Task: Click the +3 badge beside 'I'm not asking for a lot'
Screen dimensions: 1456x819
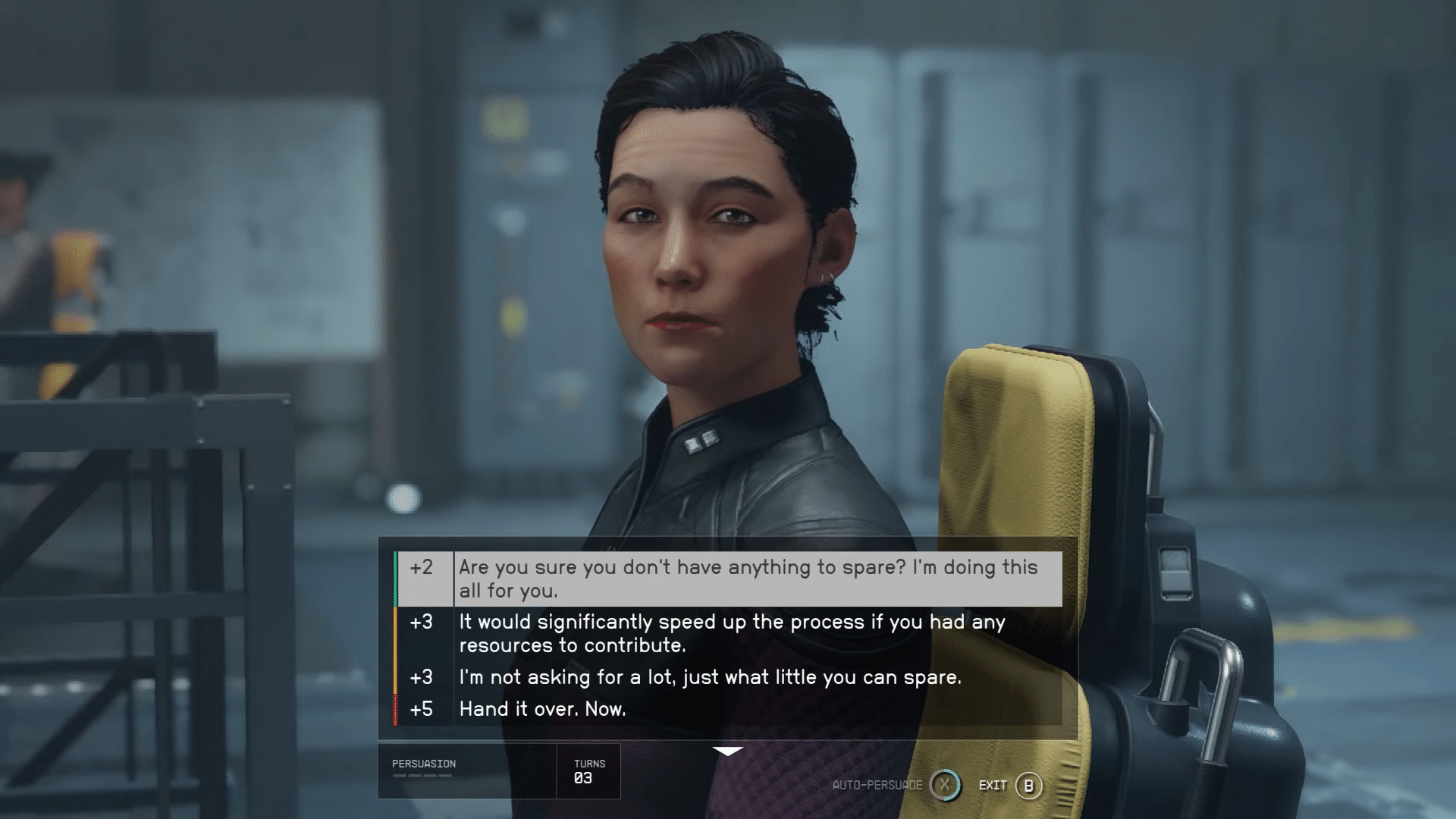Action: point(422,677)
